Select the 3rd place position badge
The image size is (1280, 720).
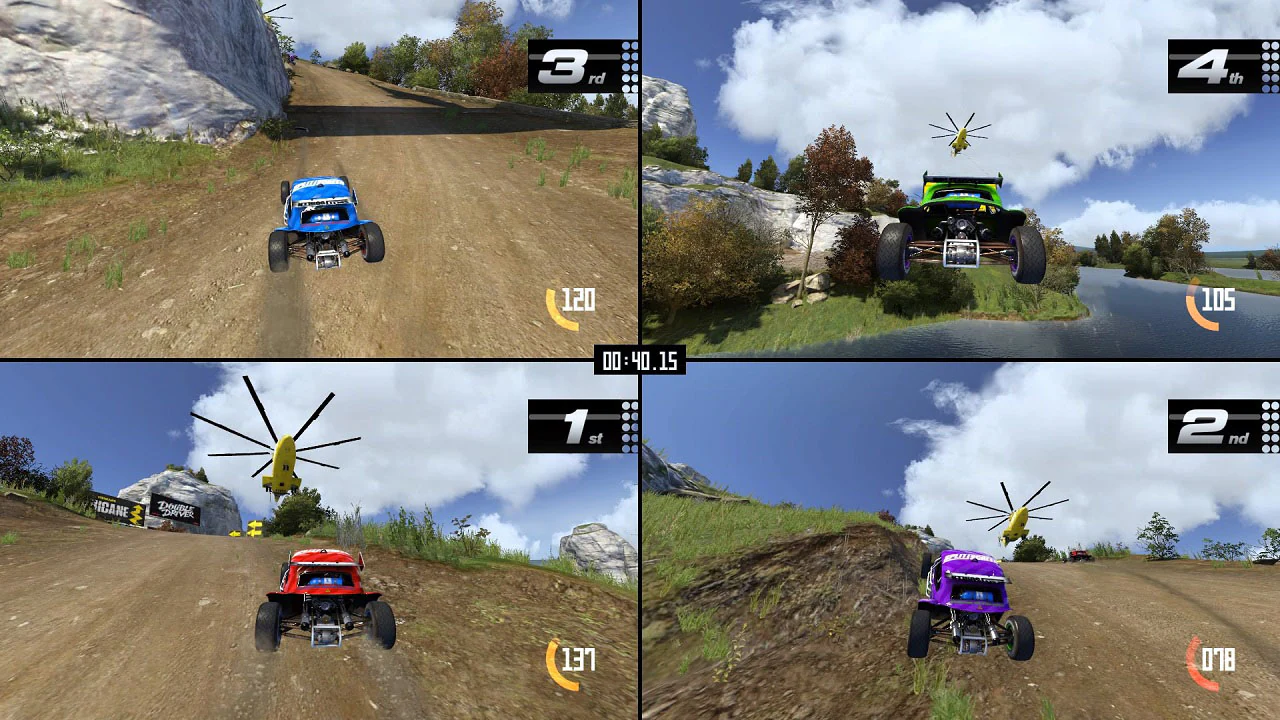click(x=567, y=66)
